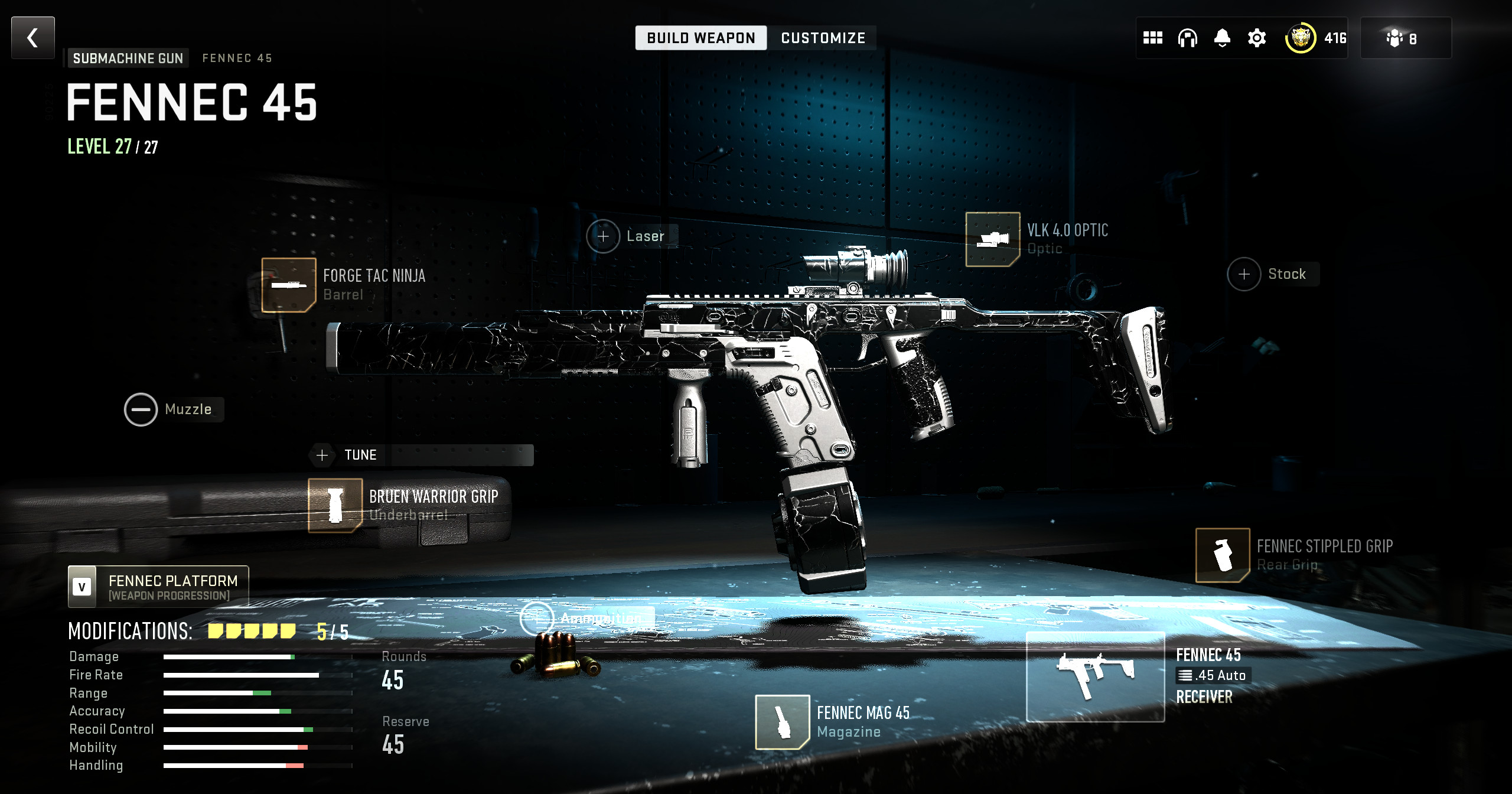Select the Bruen Warrior Grip underbarrel
The width and height of the screenshot is (1512, 794).
[335, 505]
